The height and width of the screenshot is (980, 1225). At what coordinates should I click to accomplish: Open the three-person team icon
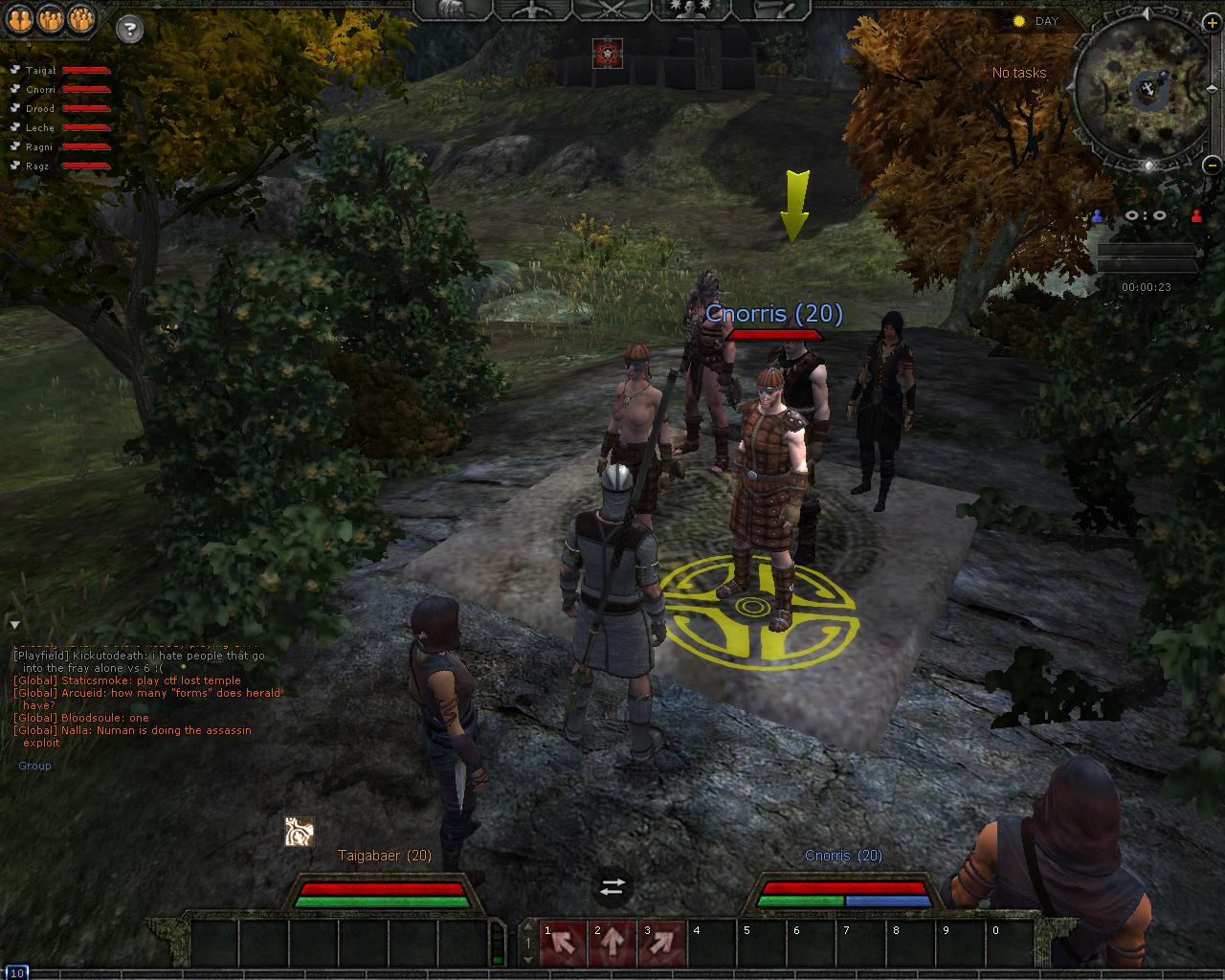point(52,19)
